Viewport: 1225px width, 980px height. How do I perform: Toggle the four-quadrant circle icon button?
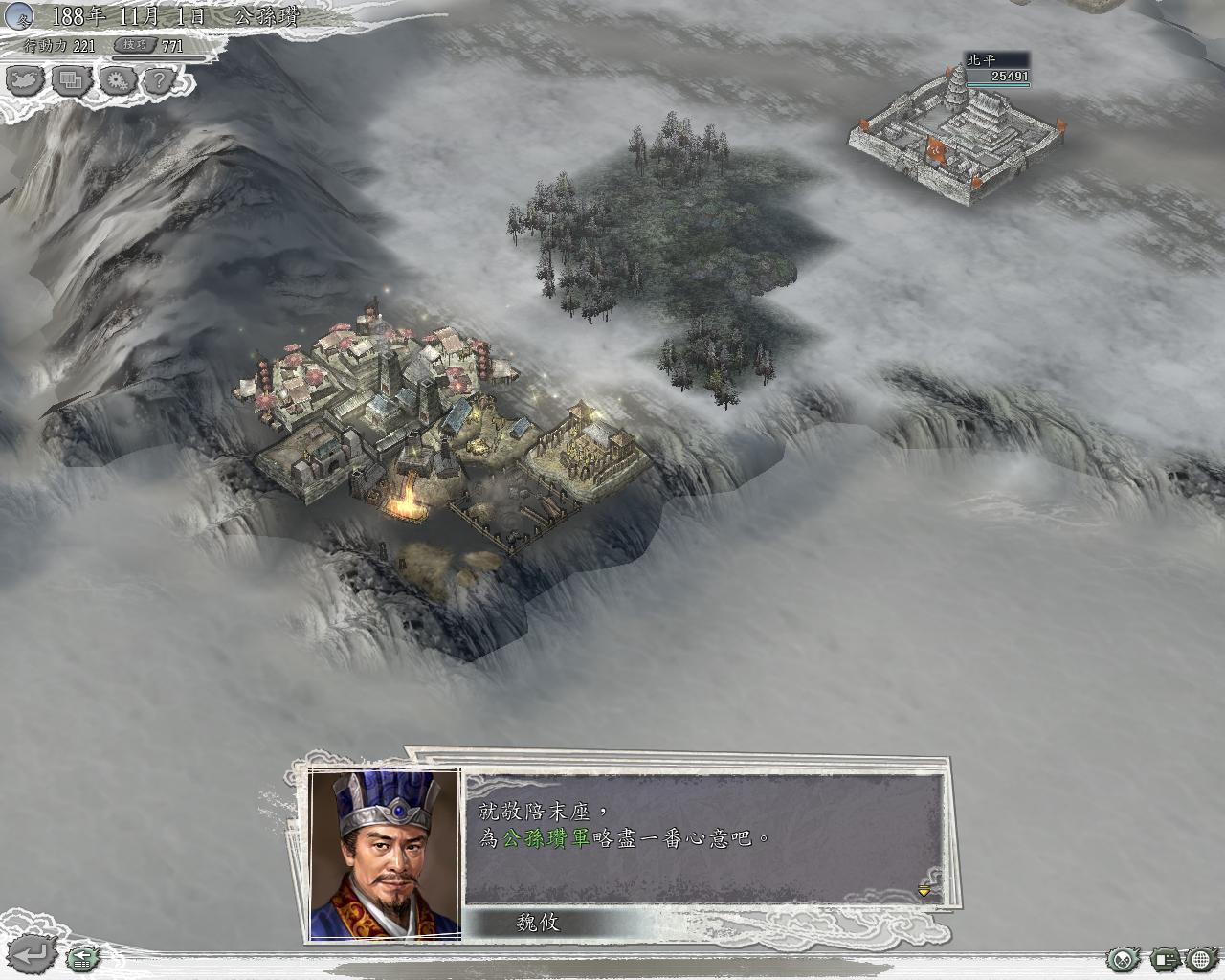[x=1122, y=958]
